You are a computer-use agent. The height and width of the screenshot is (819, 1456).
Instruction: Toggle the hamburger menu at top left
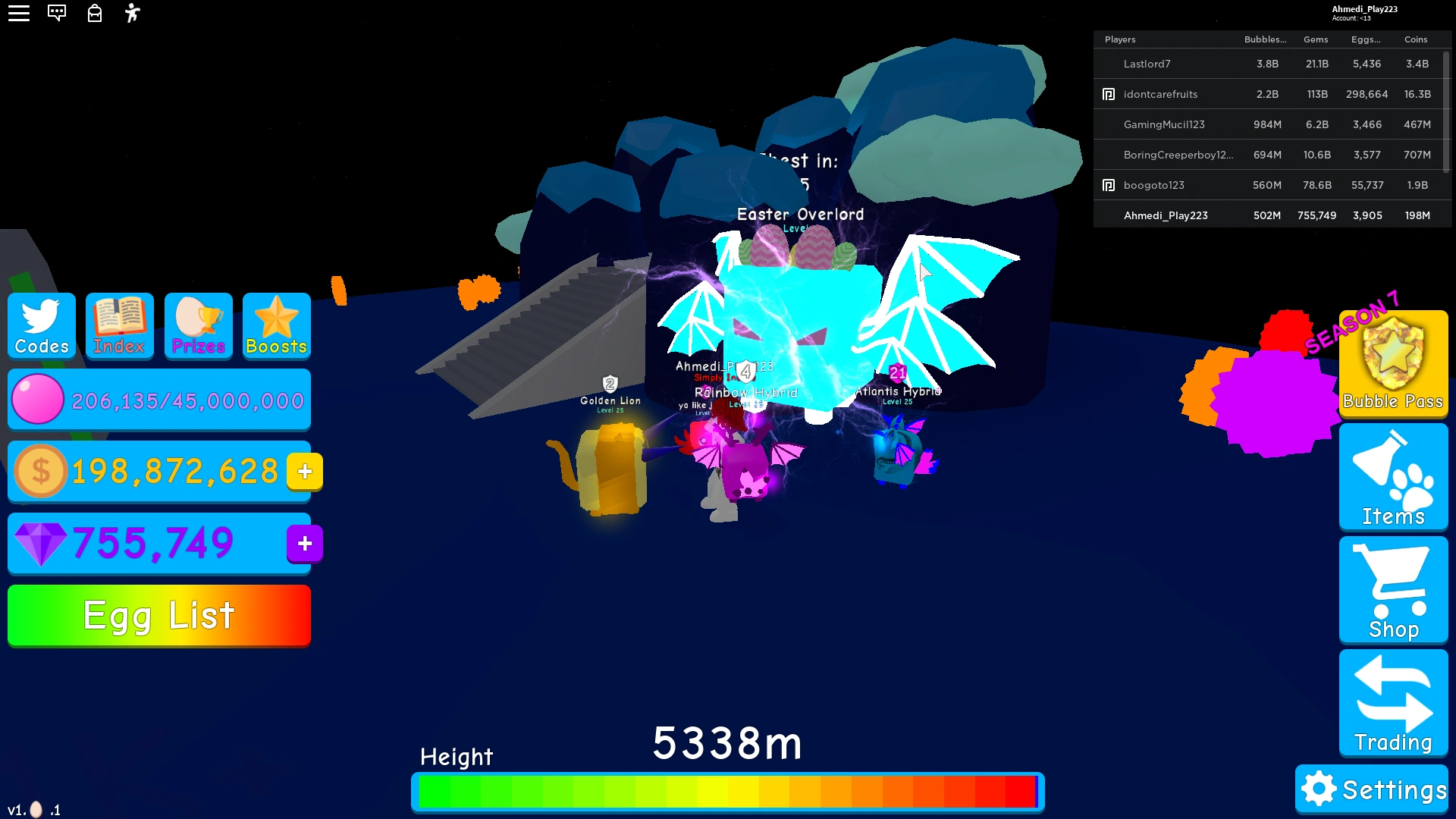(19, 13)
